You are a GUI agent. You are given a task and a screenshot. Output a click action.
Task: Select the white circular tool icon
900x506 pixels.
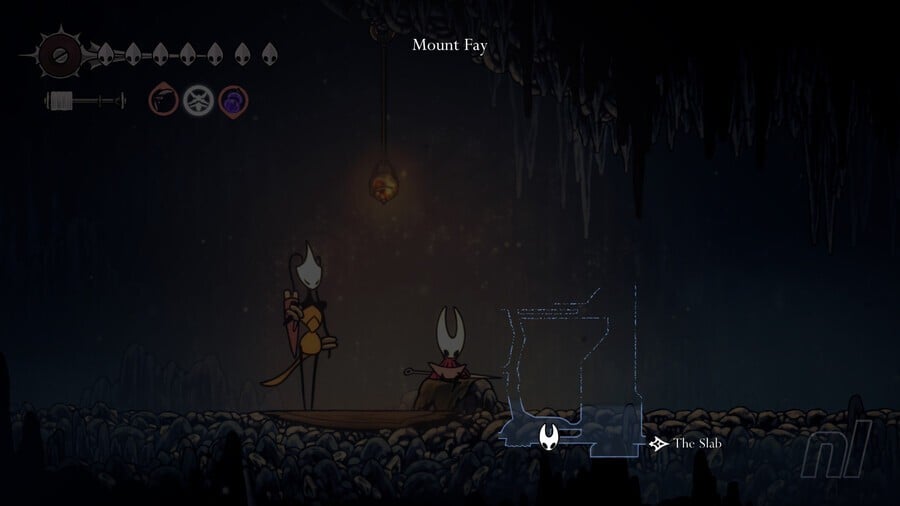pyautogui.click(x=198, y=100)
